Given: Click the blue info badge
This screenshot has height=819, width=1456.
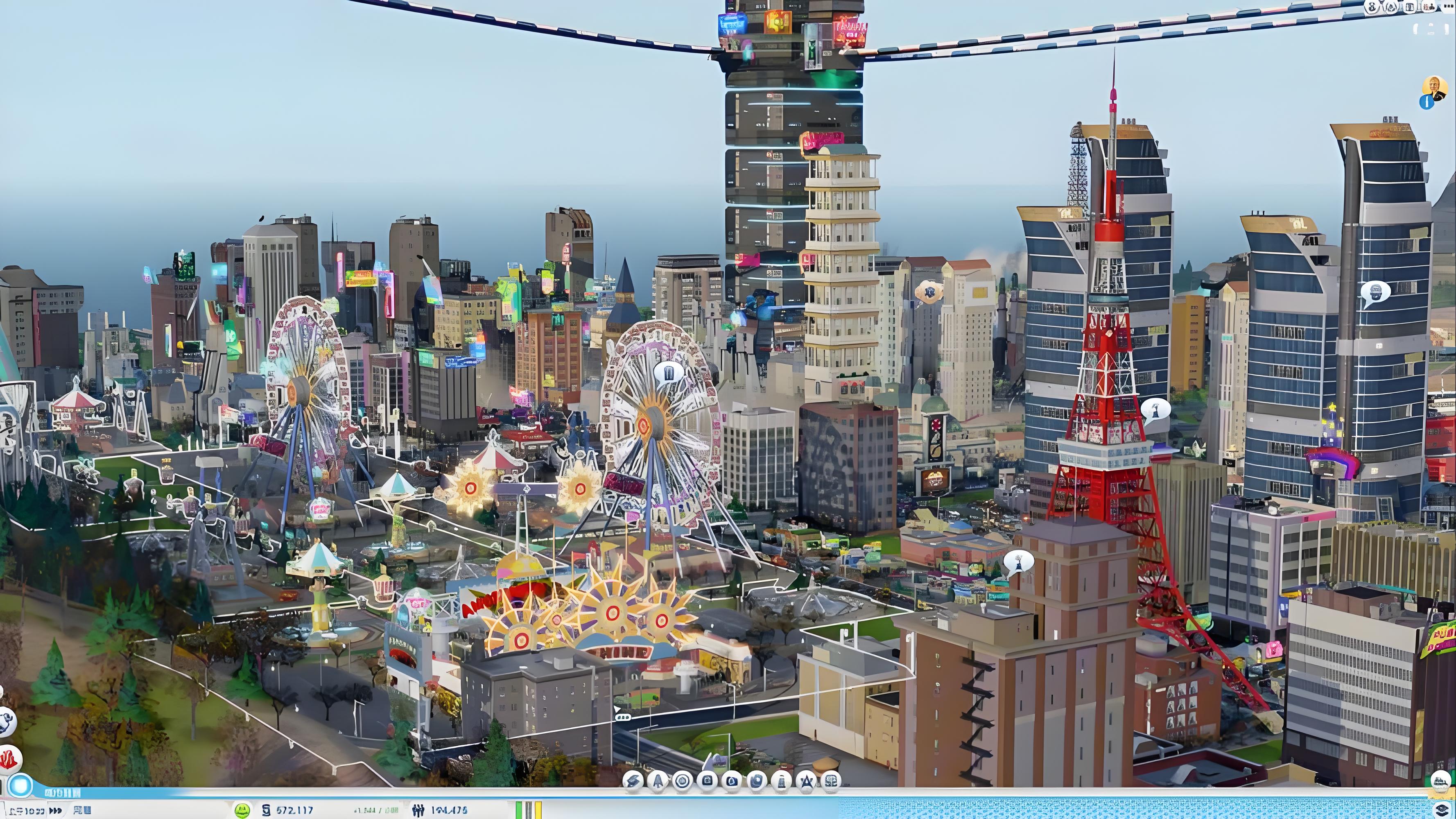Looking at the screenshot, I should [1426, 102].
